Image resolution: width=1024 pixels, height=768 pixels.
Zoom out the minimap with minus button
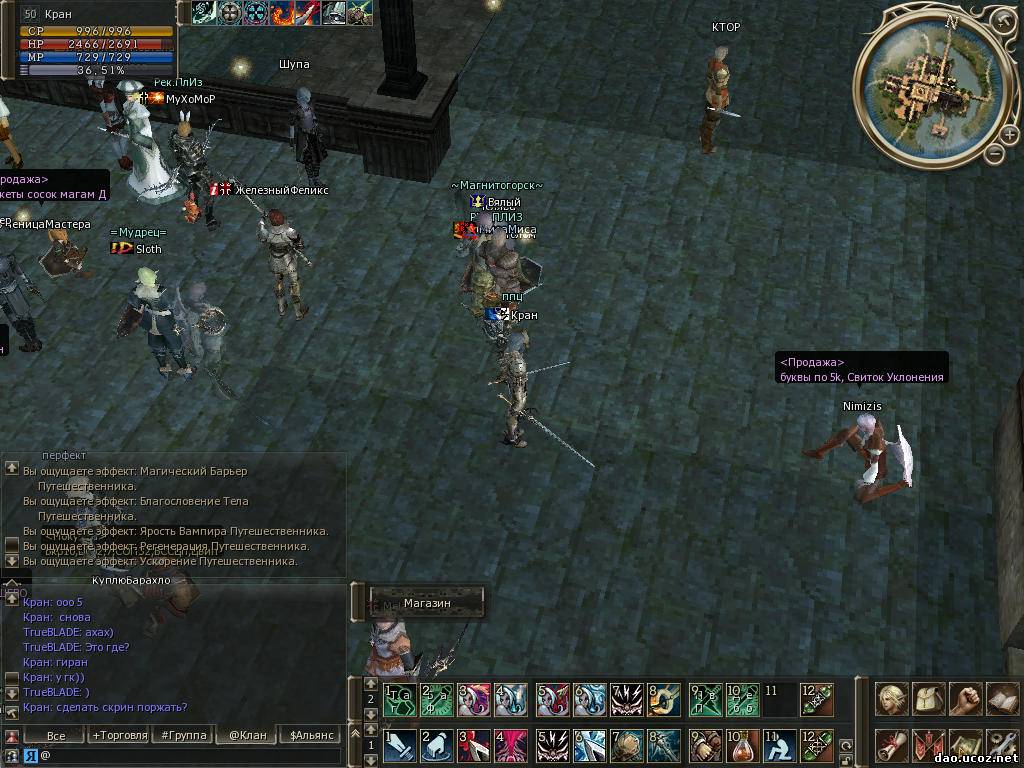click(x=994, y=153)
